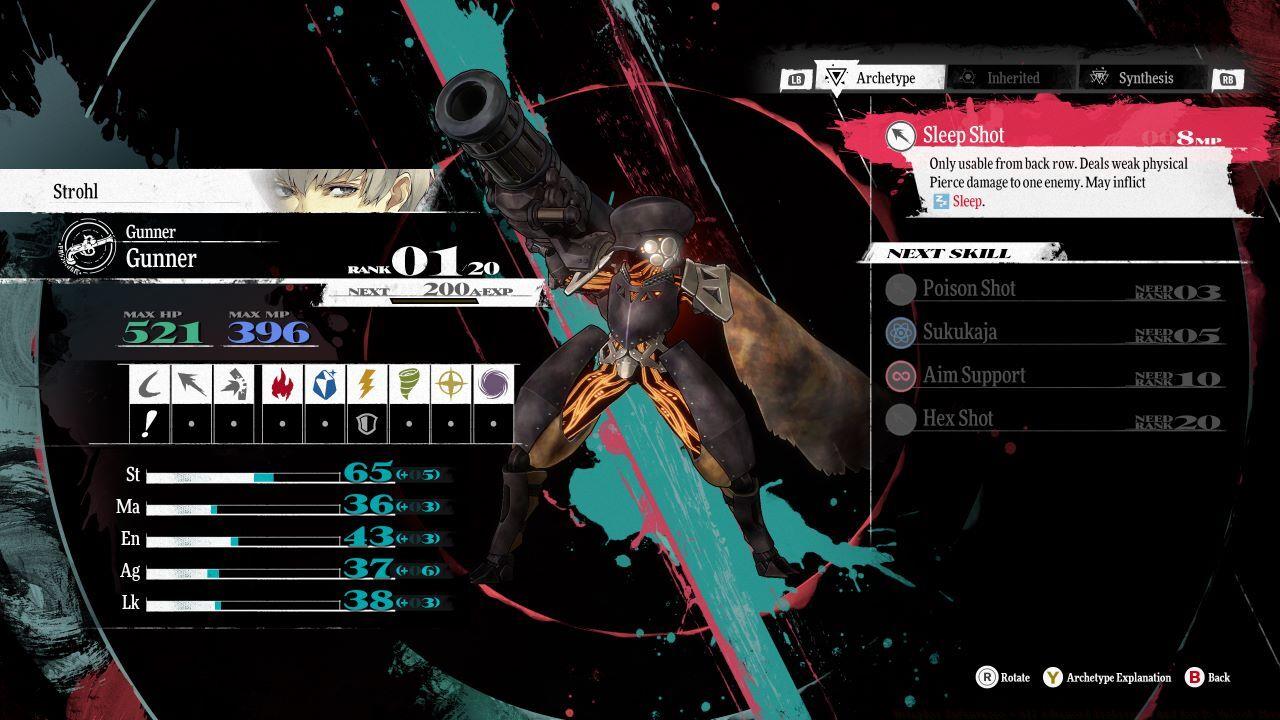Pick the Aim Support skill entry
The width and height of the screenshot is (1280, 720).
1050,376
